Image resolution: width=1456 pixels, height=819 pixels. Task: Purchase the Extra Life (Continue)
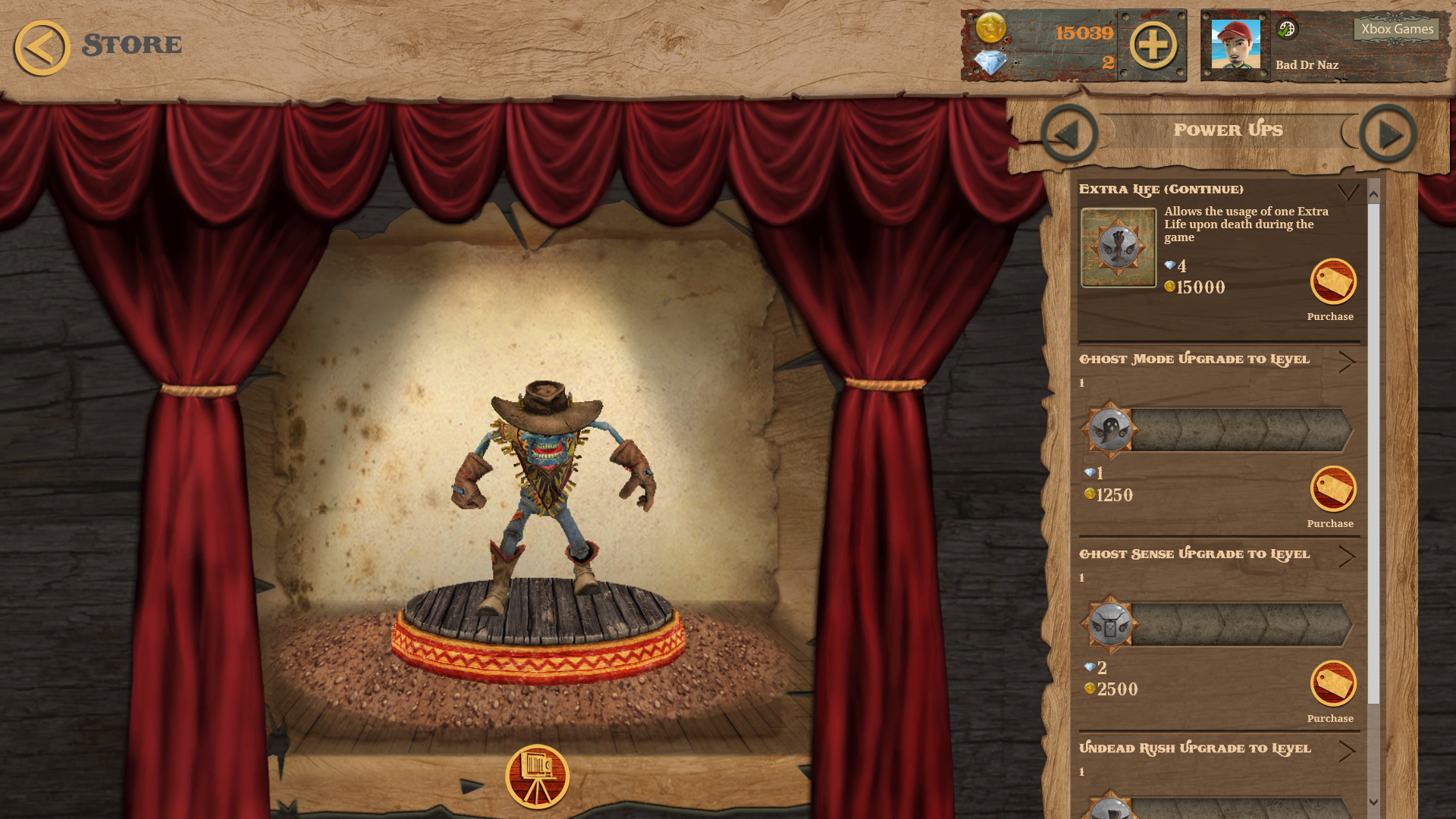1332,282
